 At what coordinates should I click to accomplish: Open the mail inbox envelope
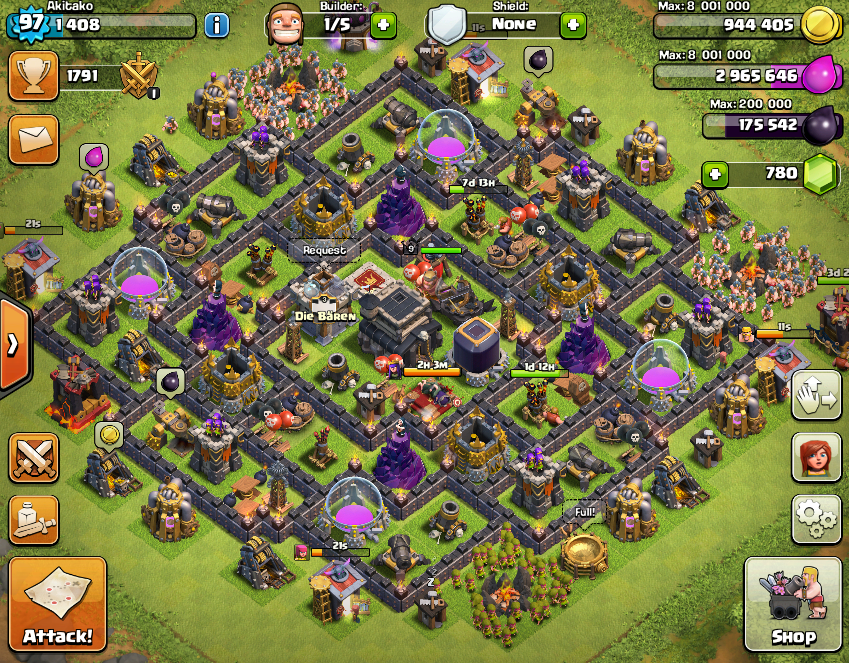point(33,139)
